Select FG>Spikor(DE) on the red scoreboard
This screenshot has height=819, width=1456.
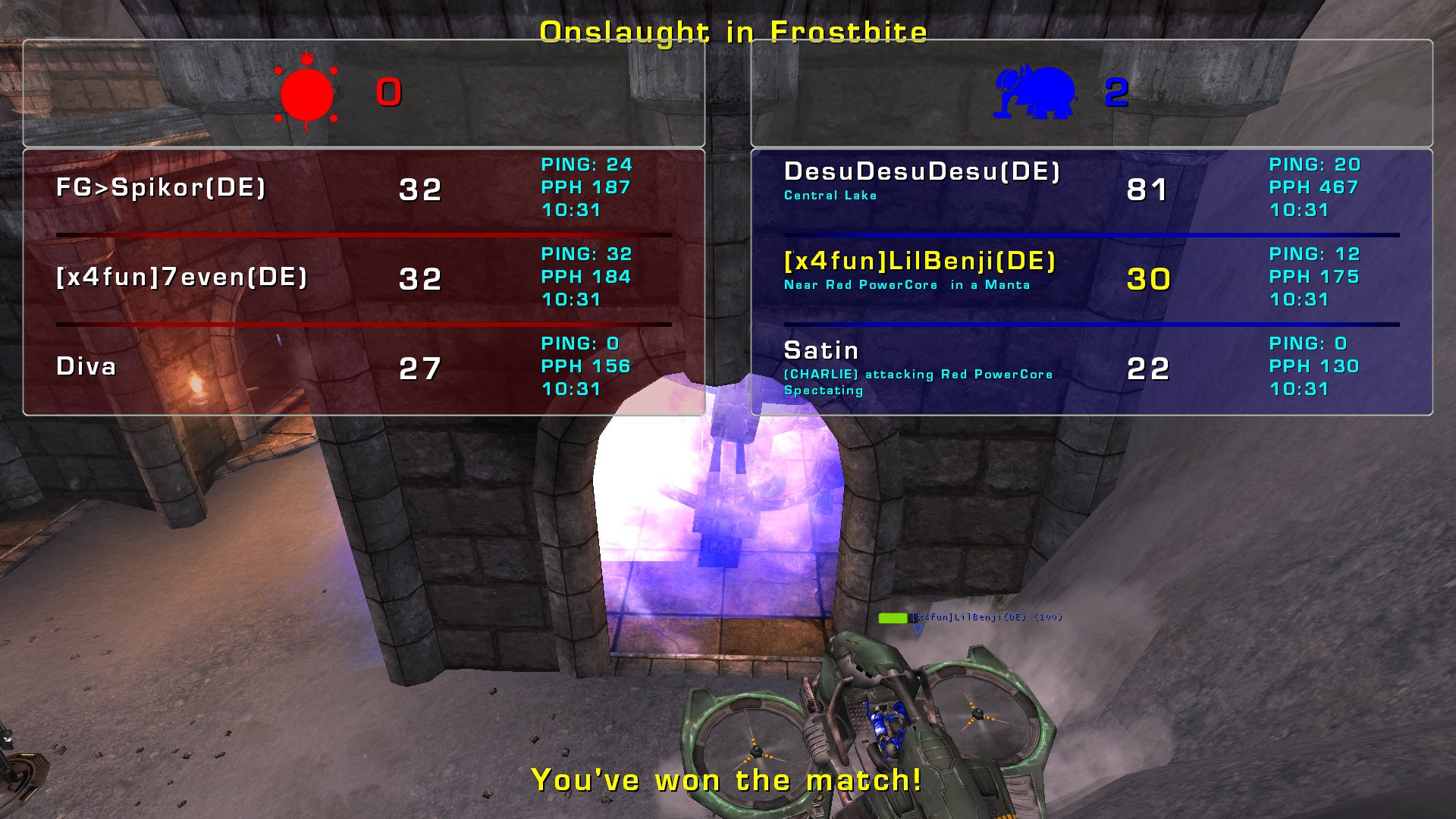click(x=161, y=188)
